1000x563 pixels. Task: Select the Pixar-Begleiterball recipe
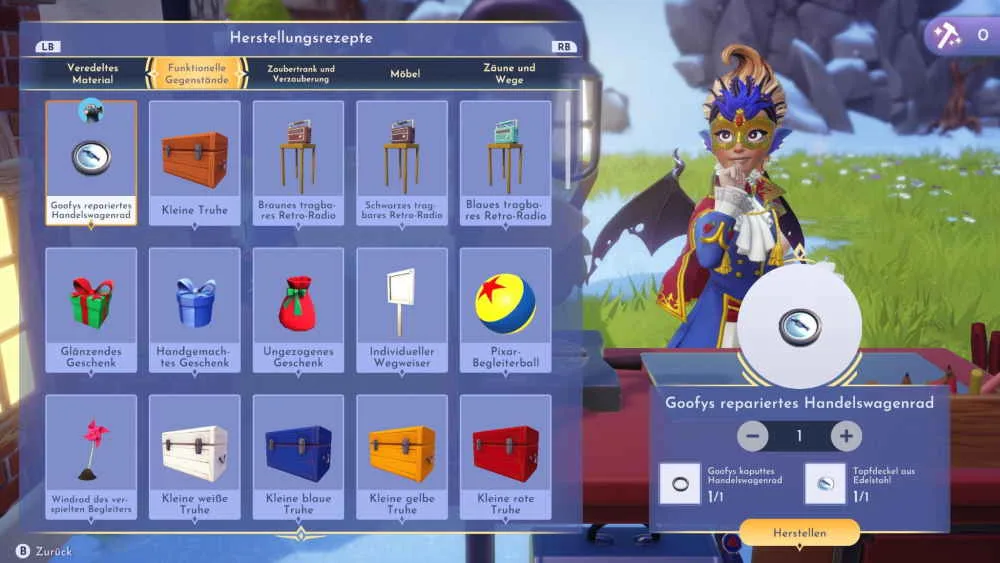point(506,310)
